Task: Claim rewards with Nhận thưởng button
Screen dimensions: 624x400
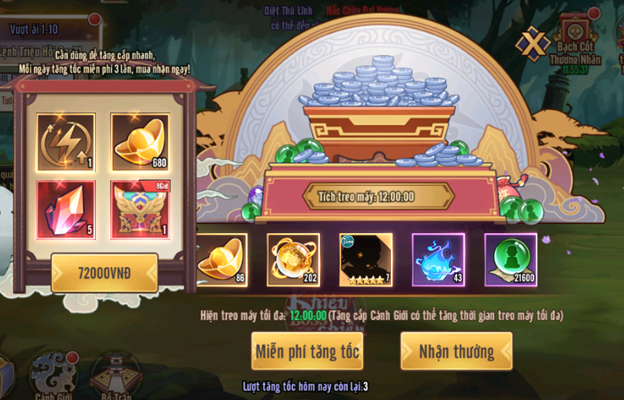Action: [456, 352]
